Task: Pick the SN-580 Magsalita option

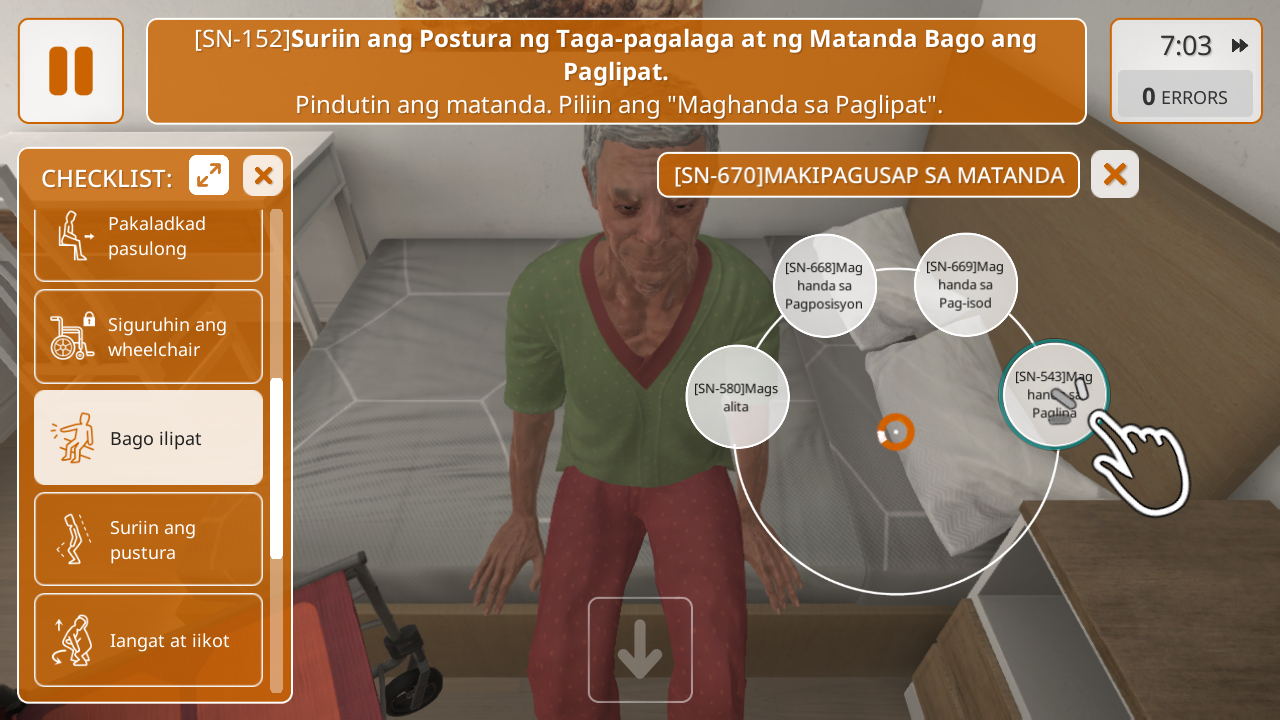Action: click(737, 397)
